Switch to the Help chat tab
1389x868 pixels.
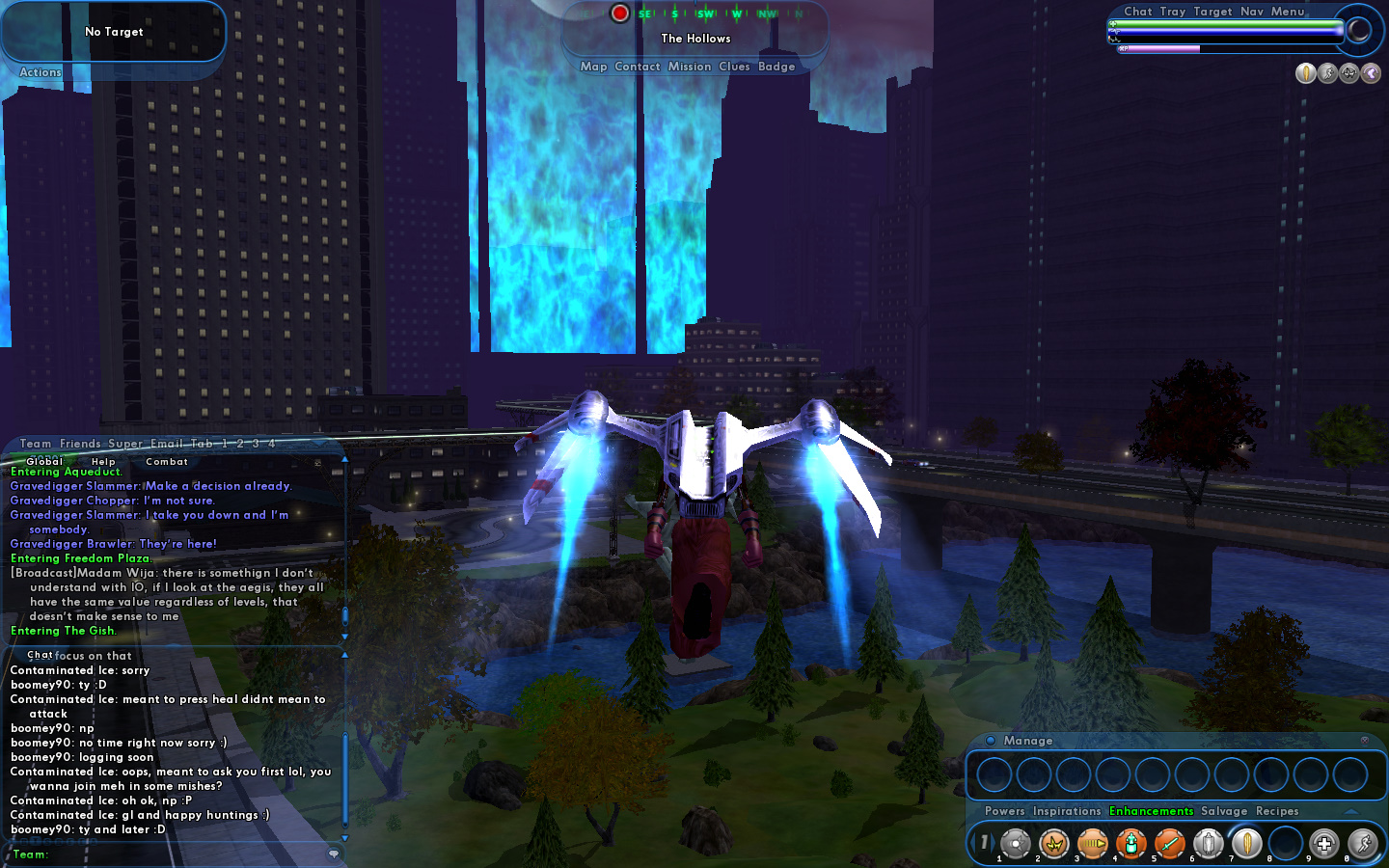point(103,462)
